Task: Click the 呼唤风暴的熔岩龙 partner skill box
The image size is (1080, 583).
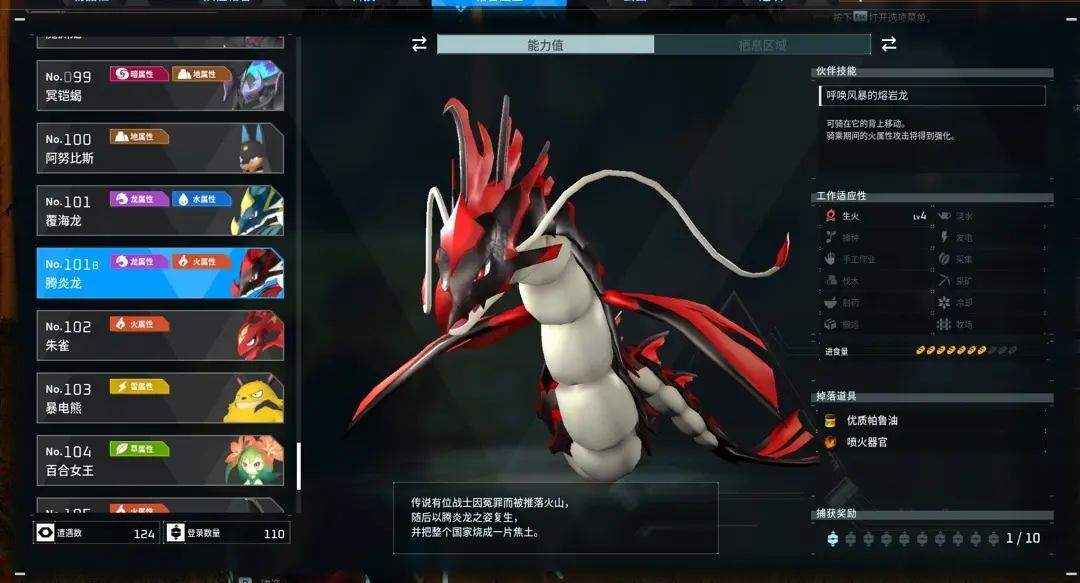Action: point(931,96)
